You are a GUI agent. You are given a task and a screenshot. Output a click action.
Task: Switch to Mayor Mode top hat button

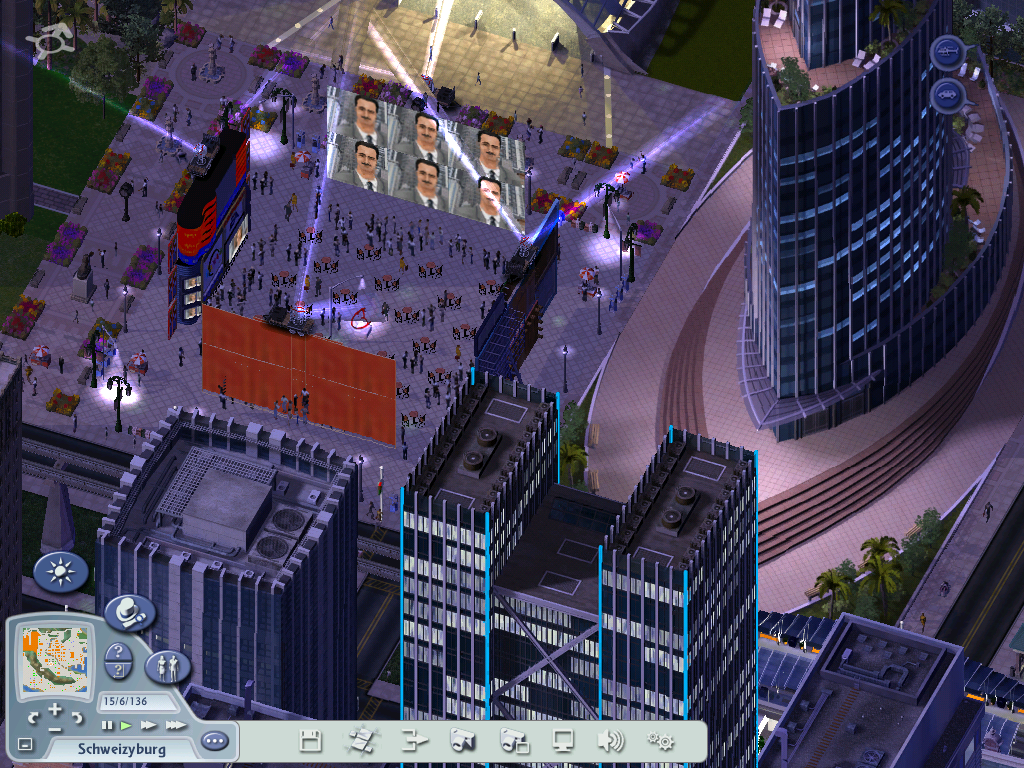[129, 611]
